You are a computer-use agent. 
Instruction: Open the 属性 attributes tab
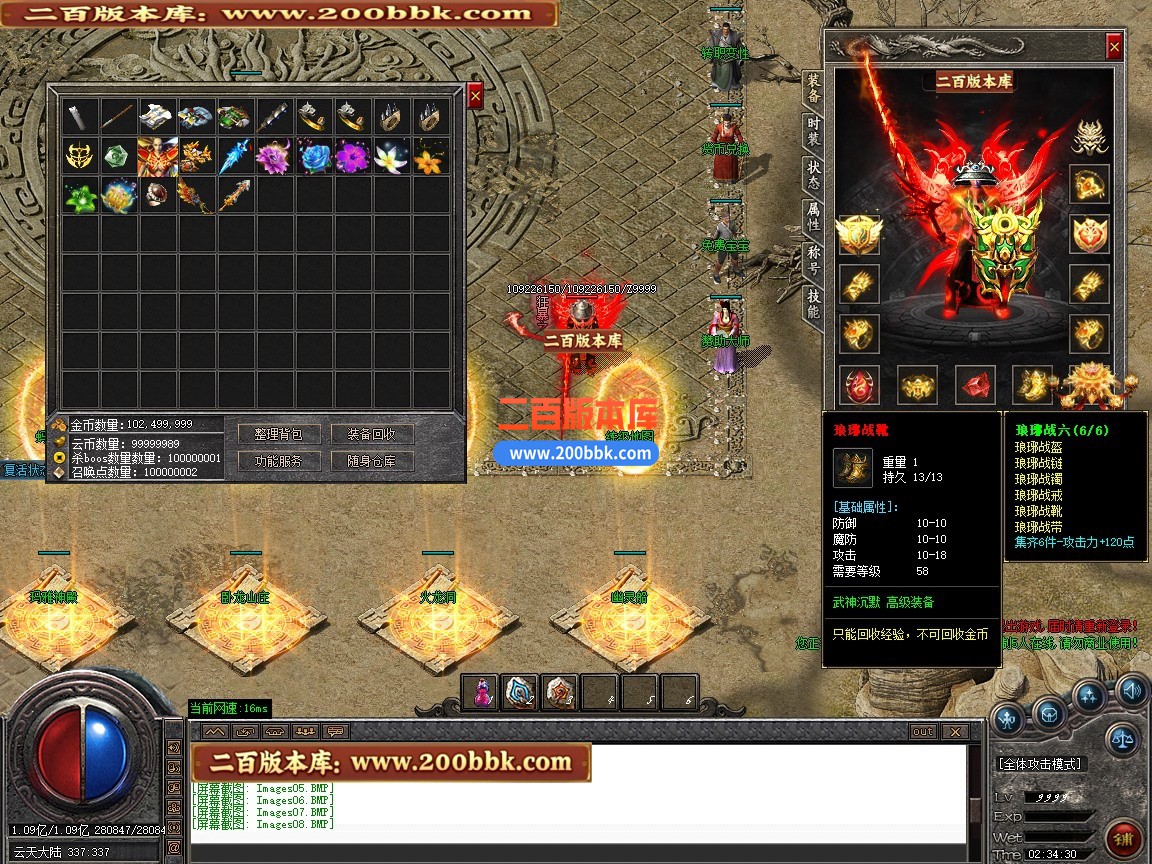(x=813, y=217)
